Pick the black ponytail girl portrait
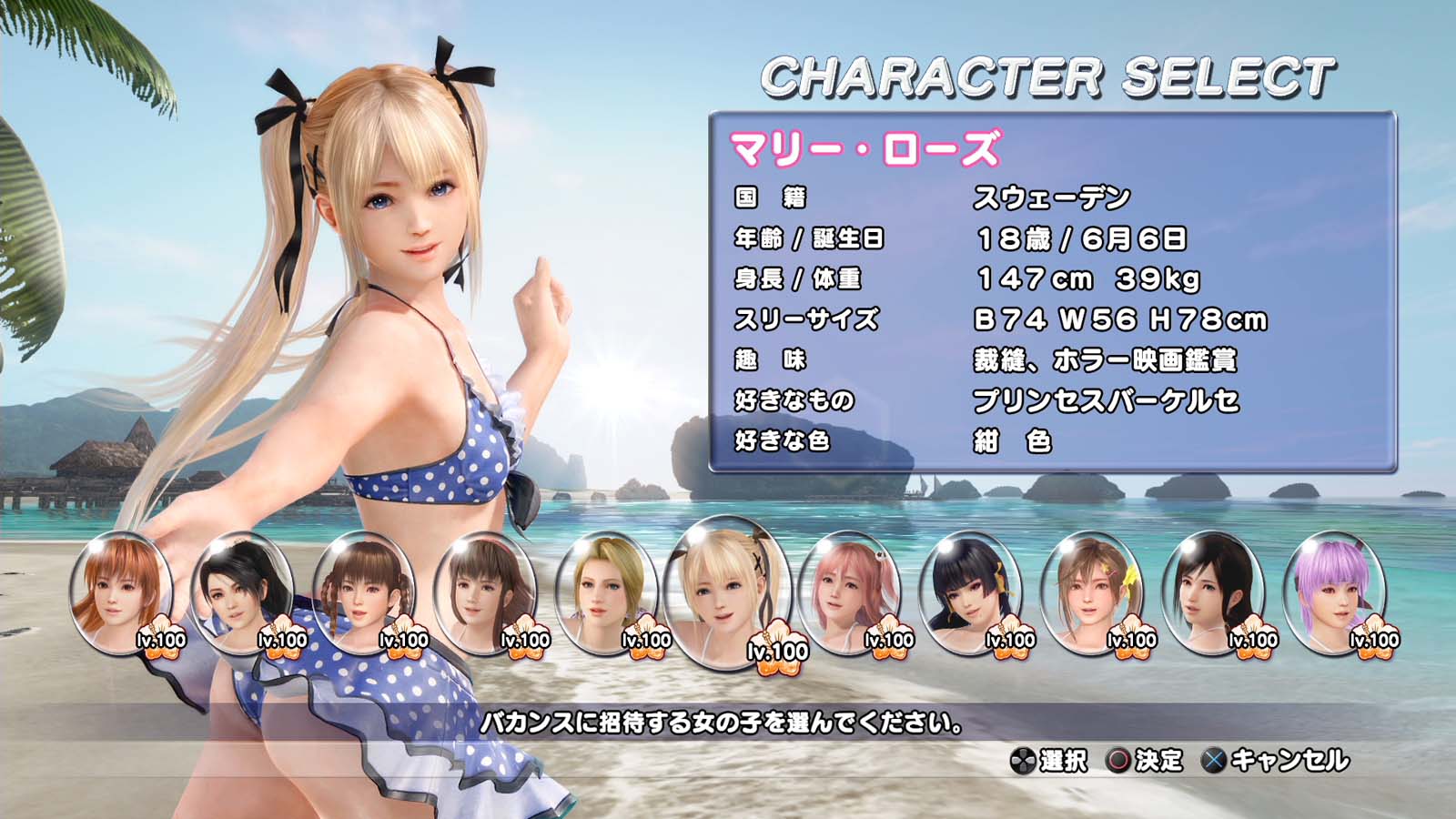Screen dimensions: 1456x819 tap(1213, 592)
